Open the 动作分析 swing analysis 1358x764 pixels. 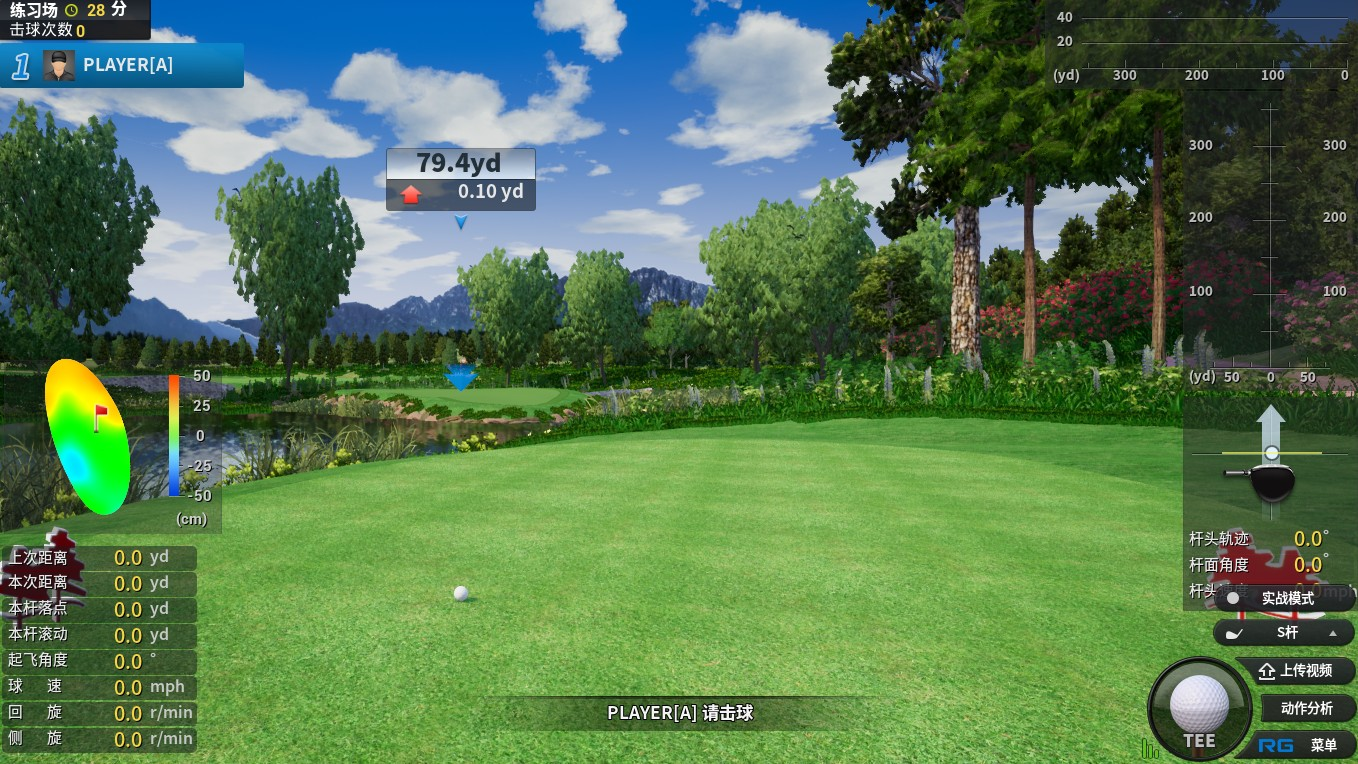(x=1306, y=708)
